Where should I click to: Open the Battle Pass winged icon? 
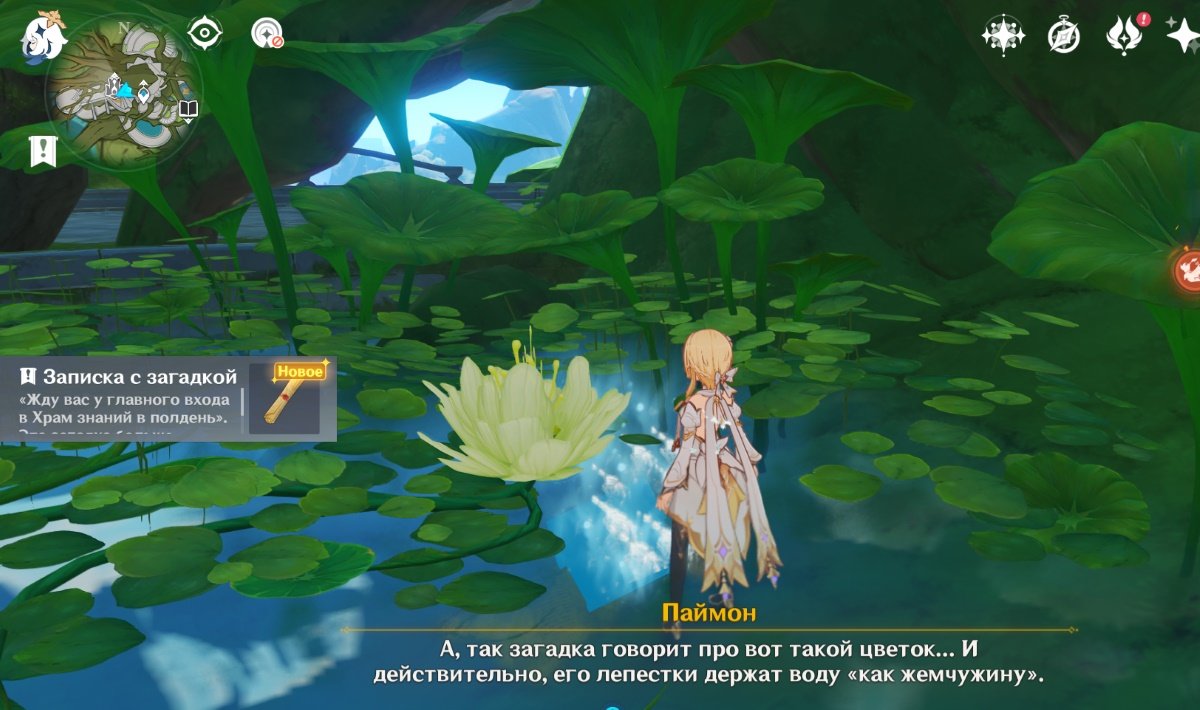point(1124,36)
